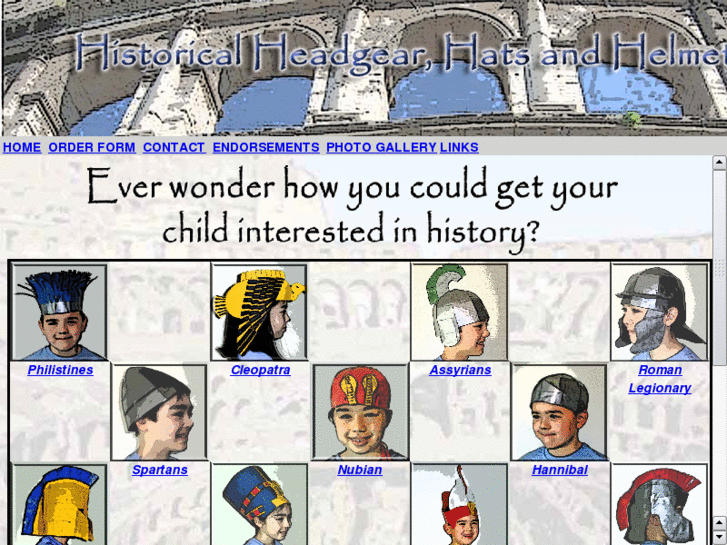
Task: Select the Spartans text link
Action: point(160,470)
